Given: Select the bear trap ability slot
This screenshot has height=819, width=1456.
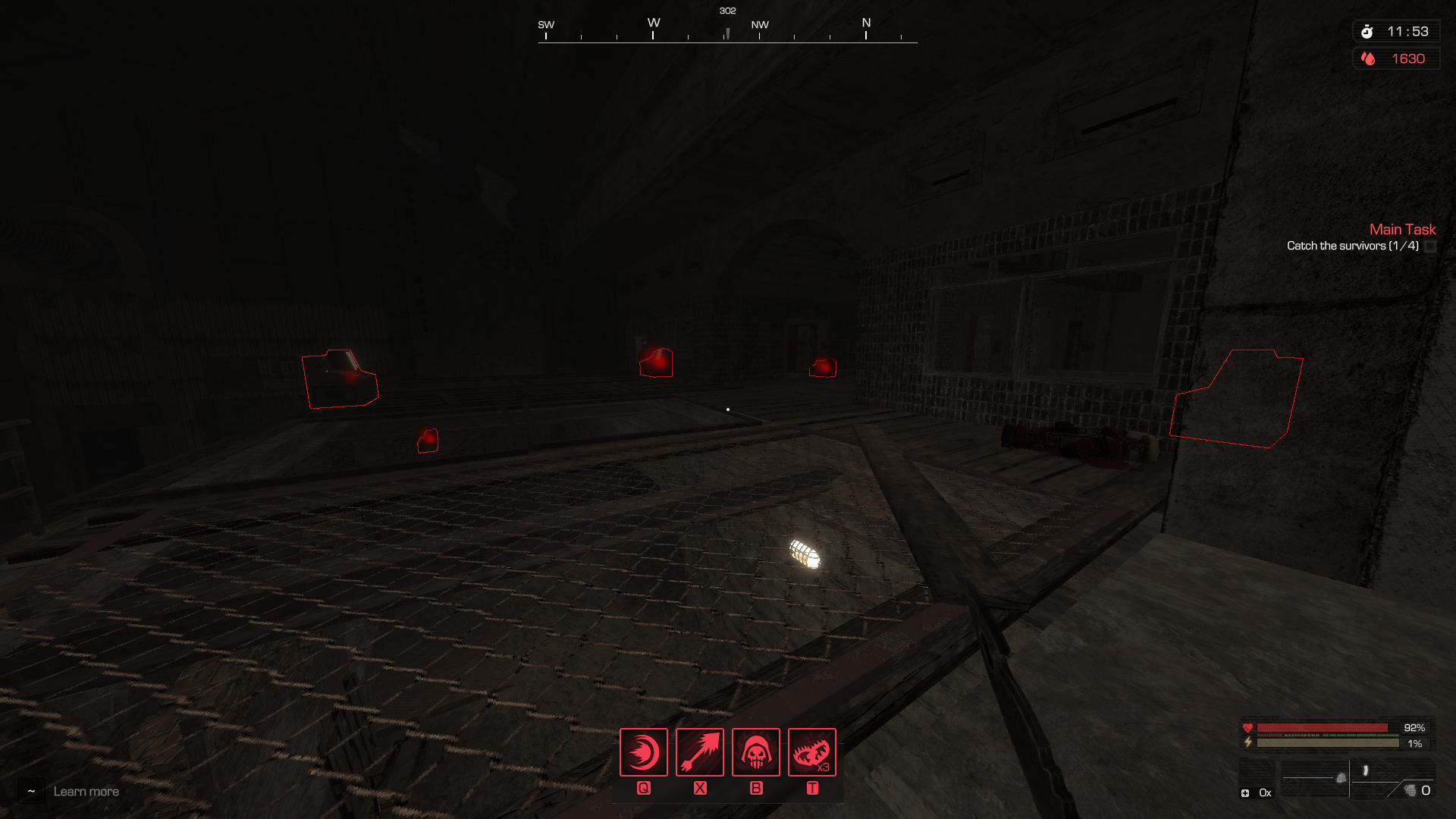Looking at the screenshot, I should pos(811,752).
